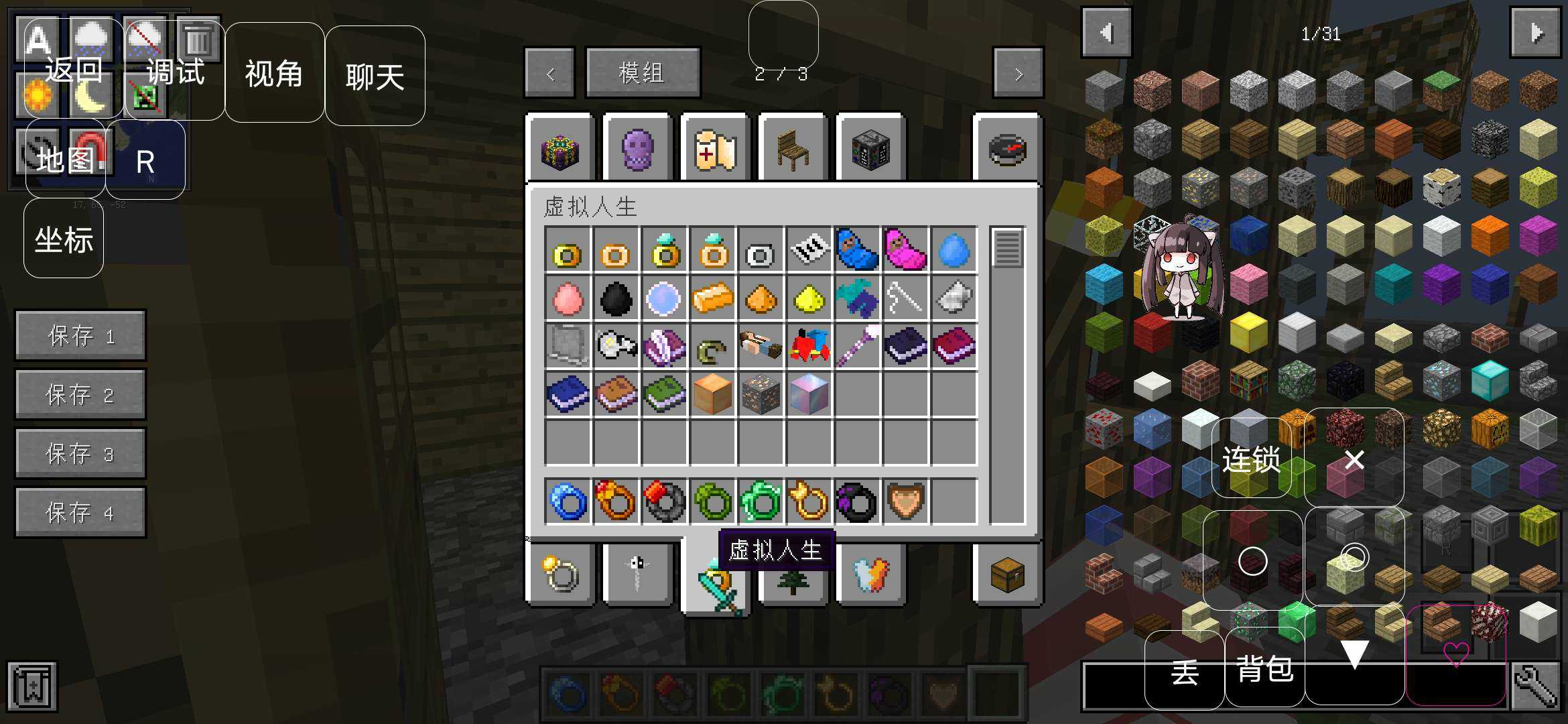Switch view with 视角 button

click(x=274, y=72)
